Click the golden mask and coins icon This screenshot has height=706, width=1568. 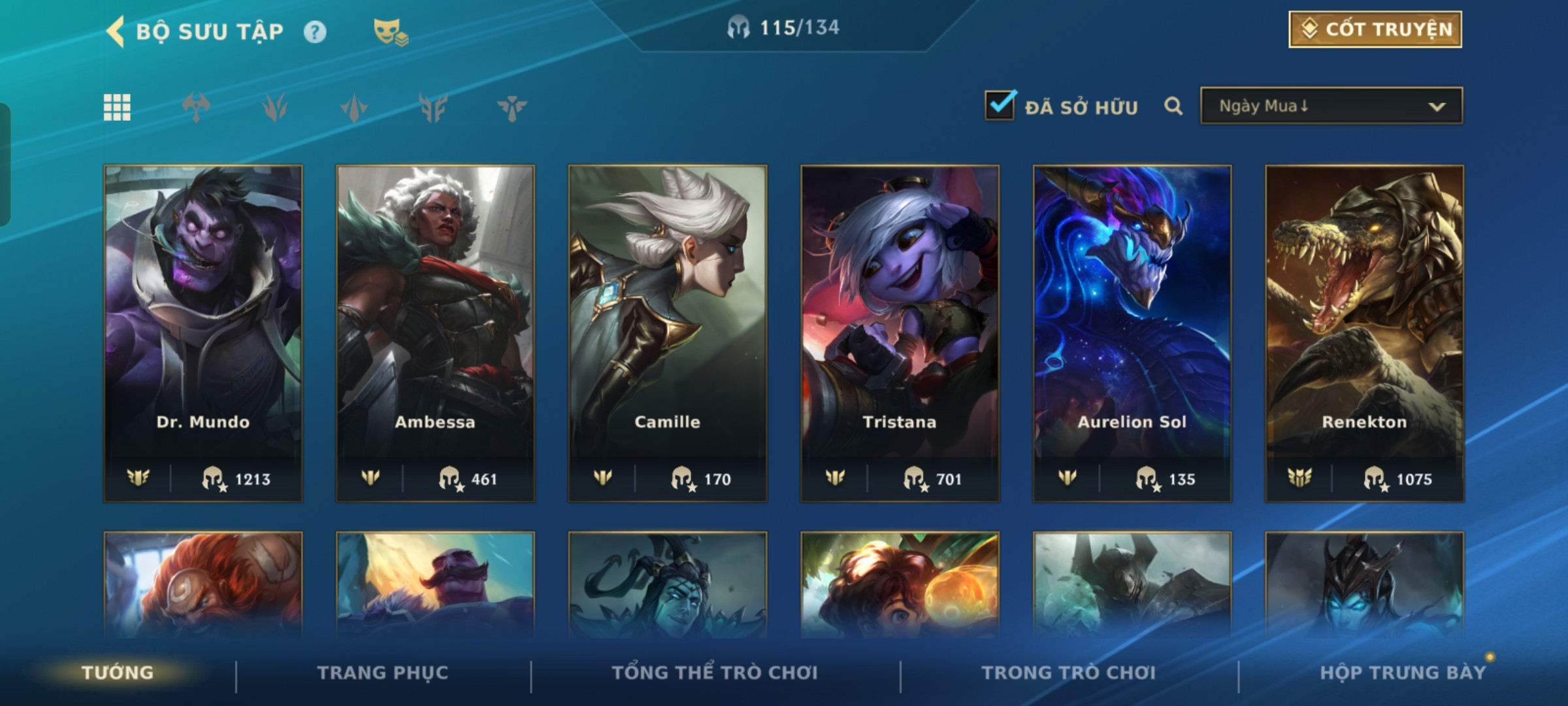390,31
